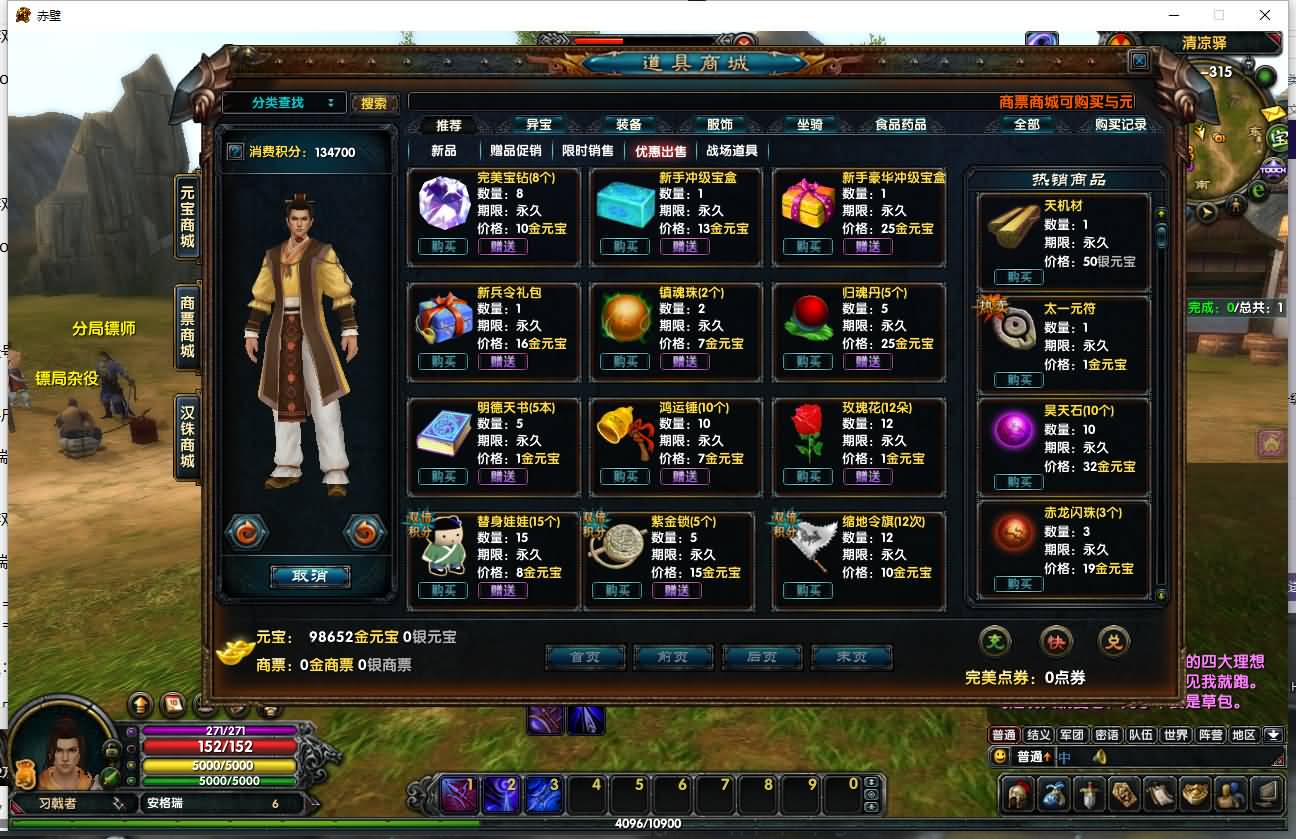Buy the 完美宝钻 item

(x=443, y=247)
